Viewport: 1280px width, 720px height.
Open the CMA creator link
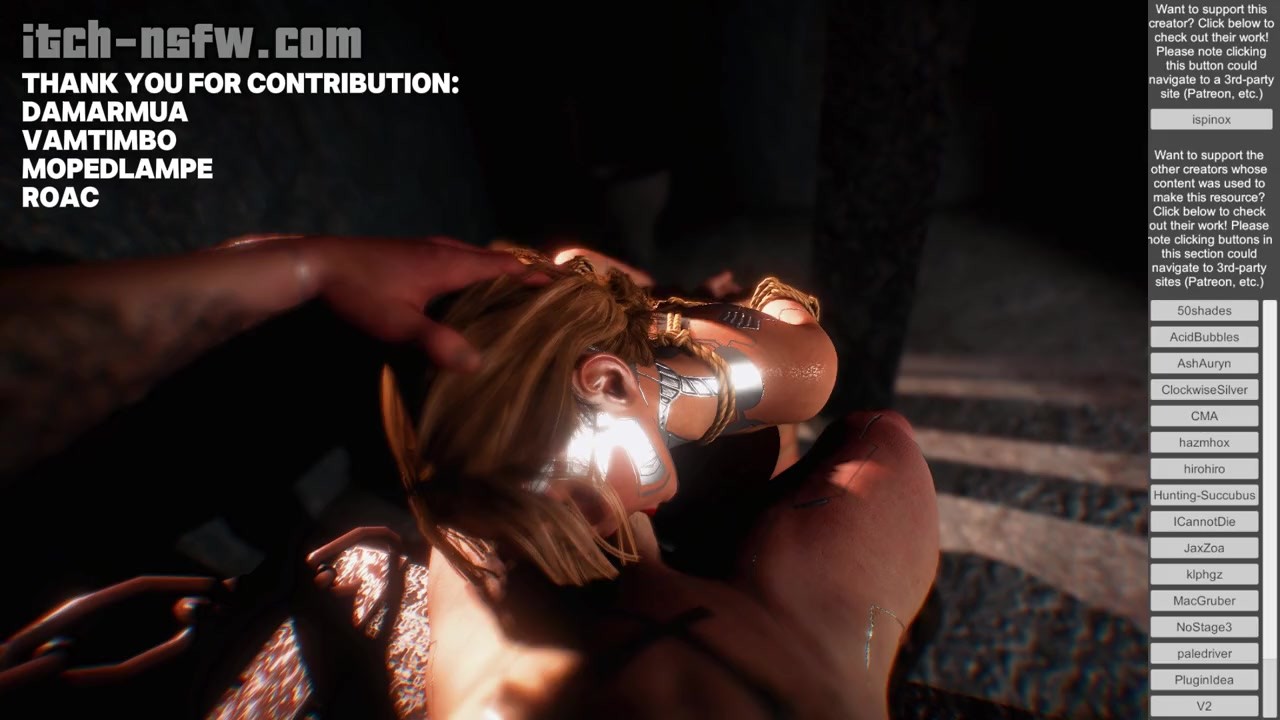tap(1204, 416)
